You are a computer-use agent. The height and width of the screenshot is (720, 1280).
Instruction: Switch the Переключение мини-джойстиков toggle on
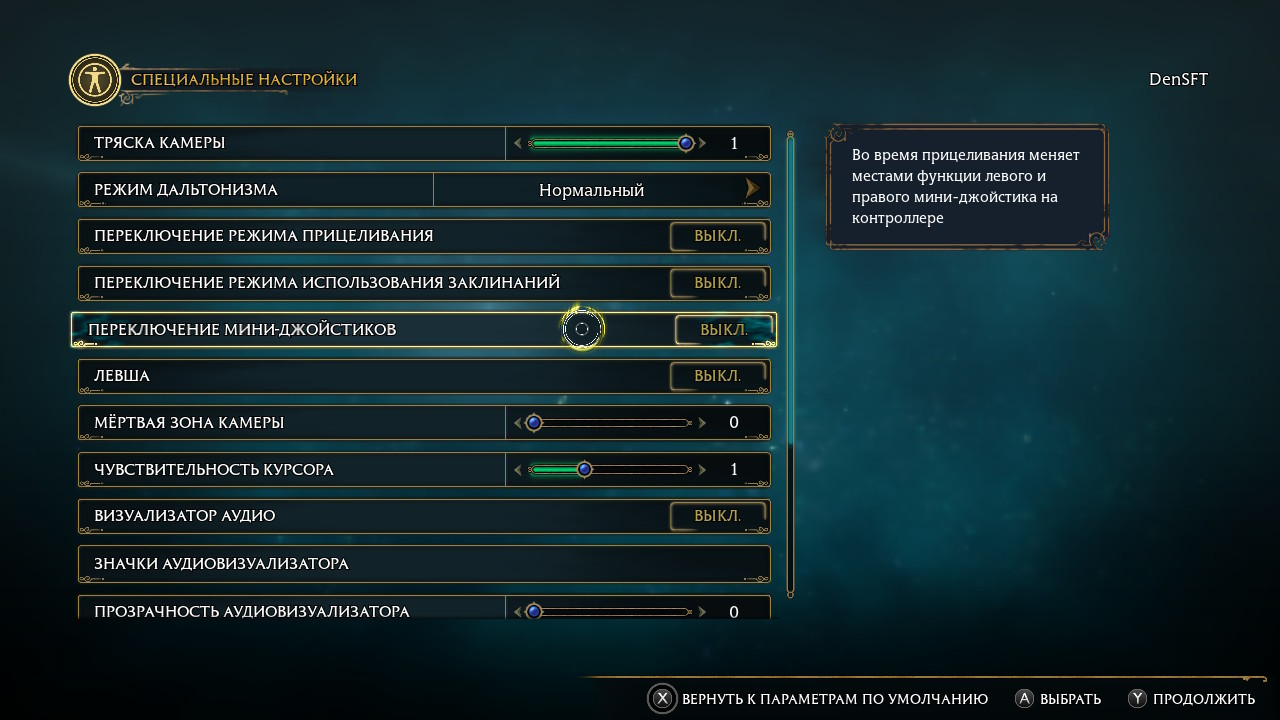[724, 330]
